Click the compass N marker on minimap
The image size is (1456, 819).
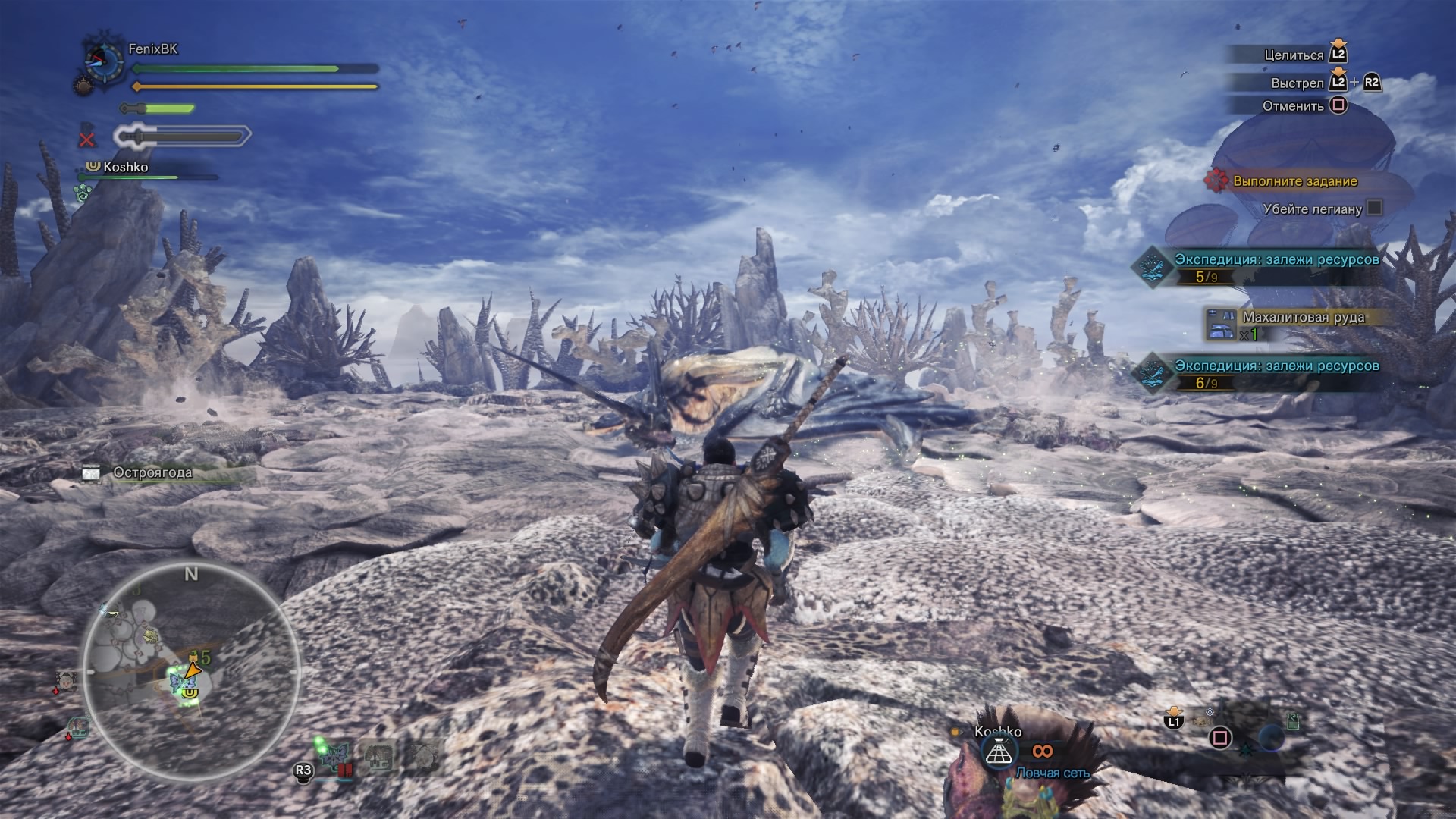(x=191, y=574)
